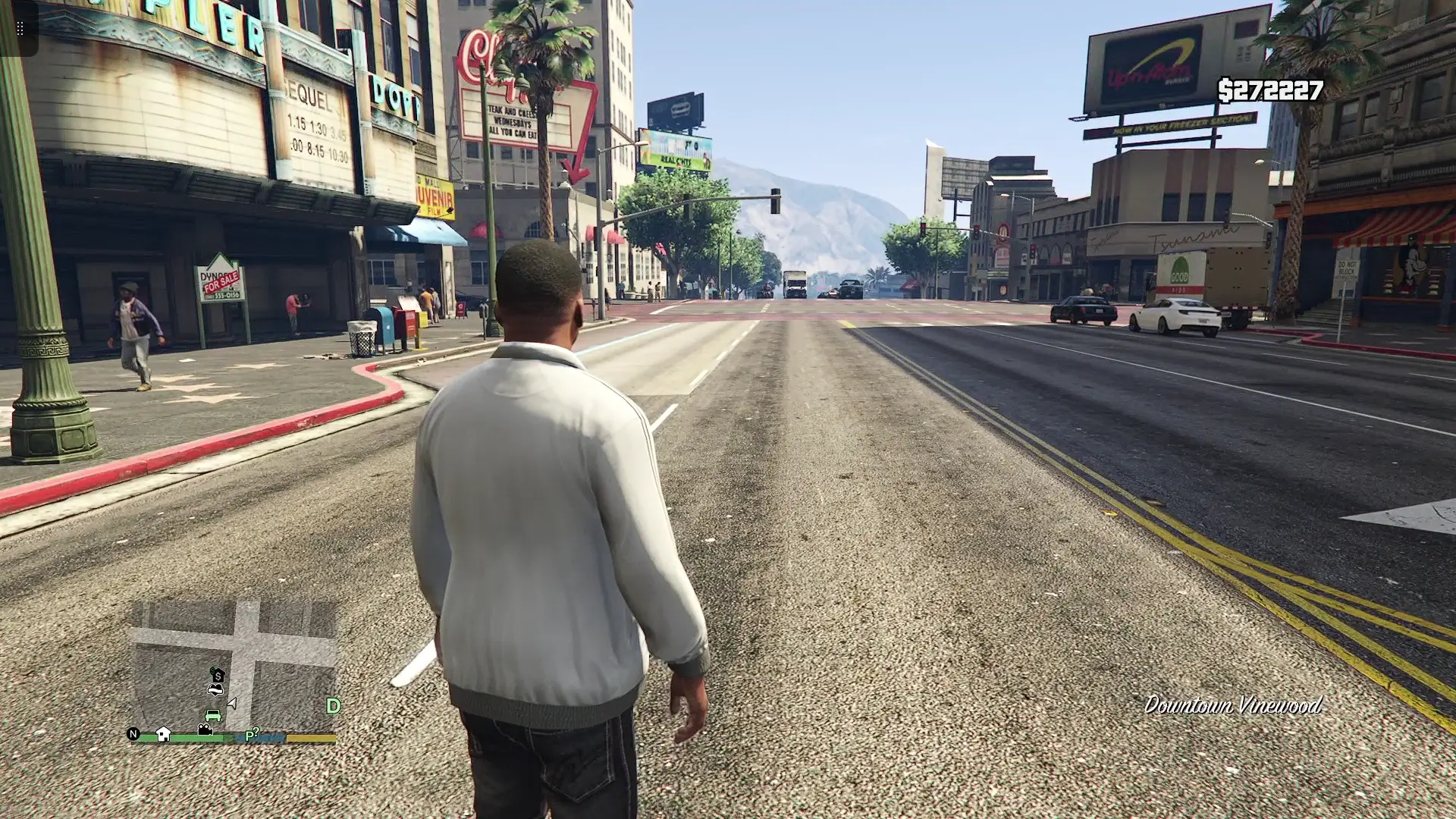This screenshot has width=1456, height=819.
Task: Select the movie camera blip on minimap
Action: coord(205,730)
